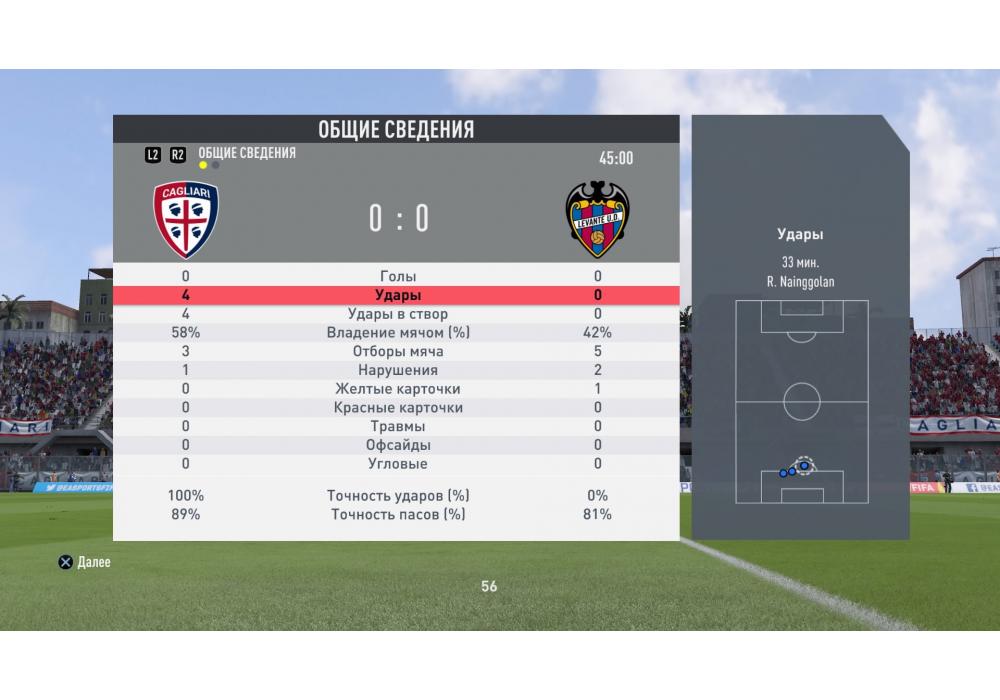Show the Точность ударов (%) stat
This screenshot has width=1000, height=700.
(398, 496)
